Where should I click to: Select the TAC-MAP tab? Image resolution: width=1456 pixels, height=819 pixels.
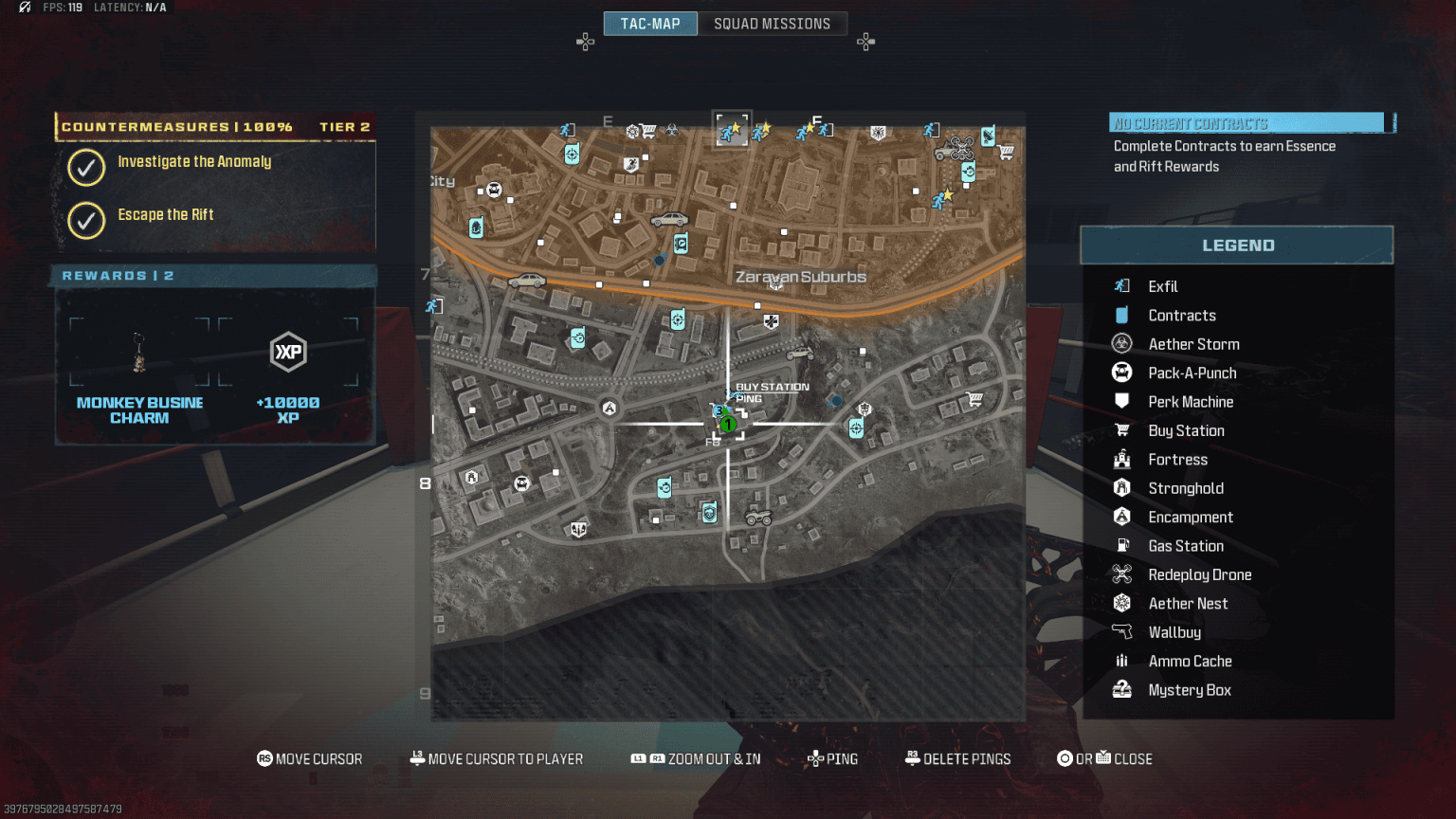coord(650,24)
